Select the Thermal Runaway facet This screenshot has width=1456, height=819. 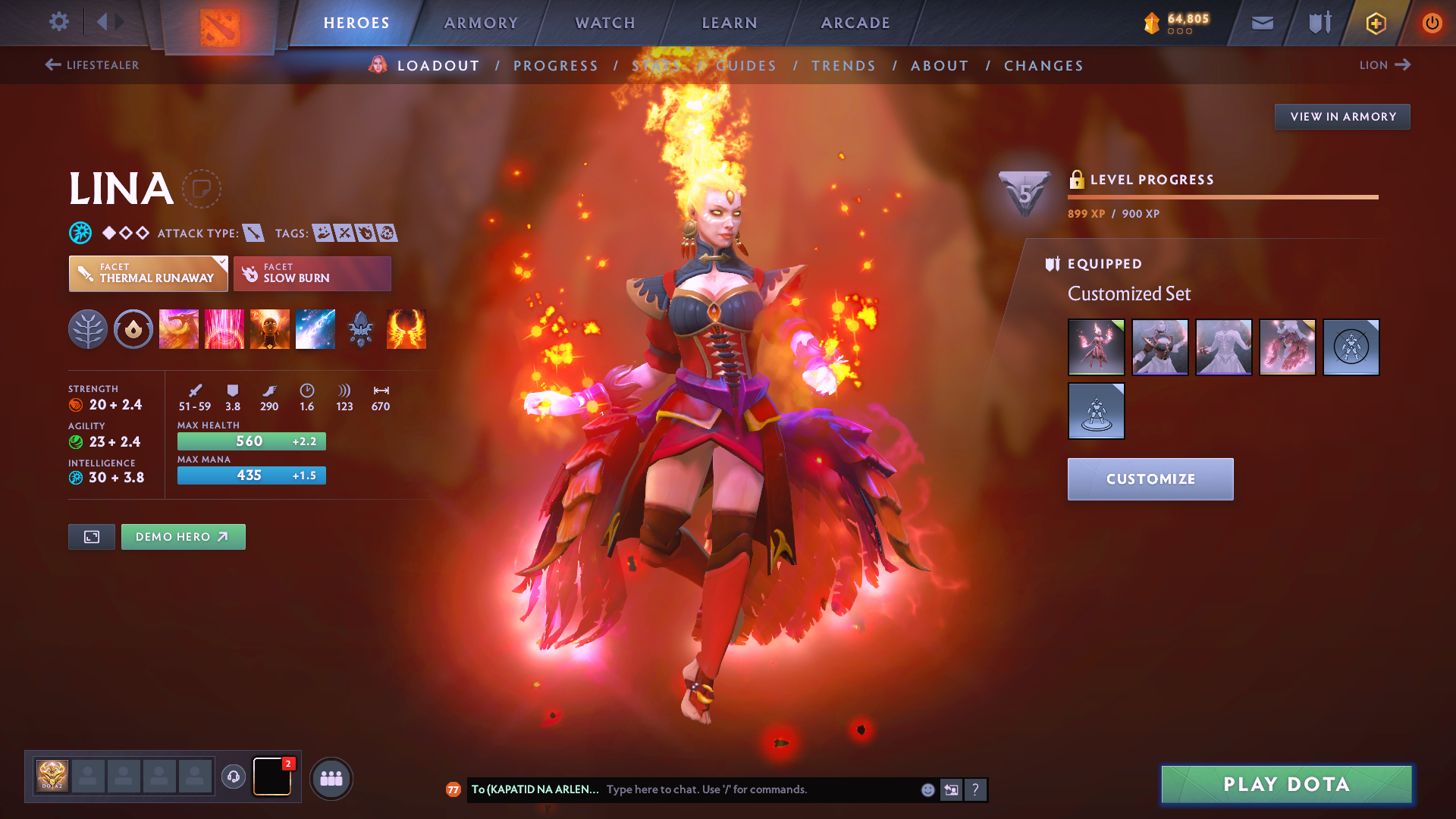point(148,274)
